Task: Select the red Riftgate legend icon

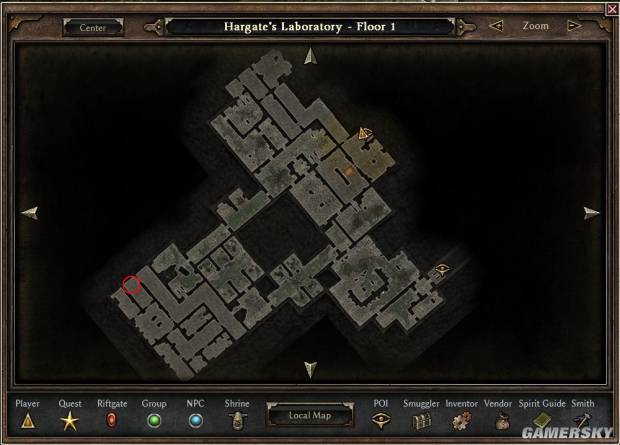Action: tap(112, 421)
